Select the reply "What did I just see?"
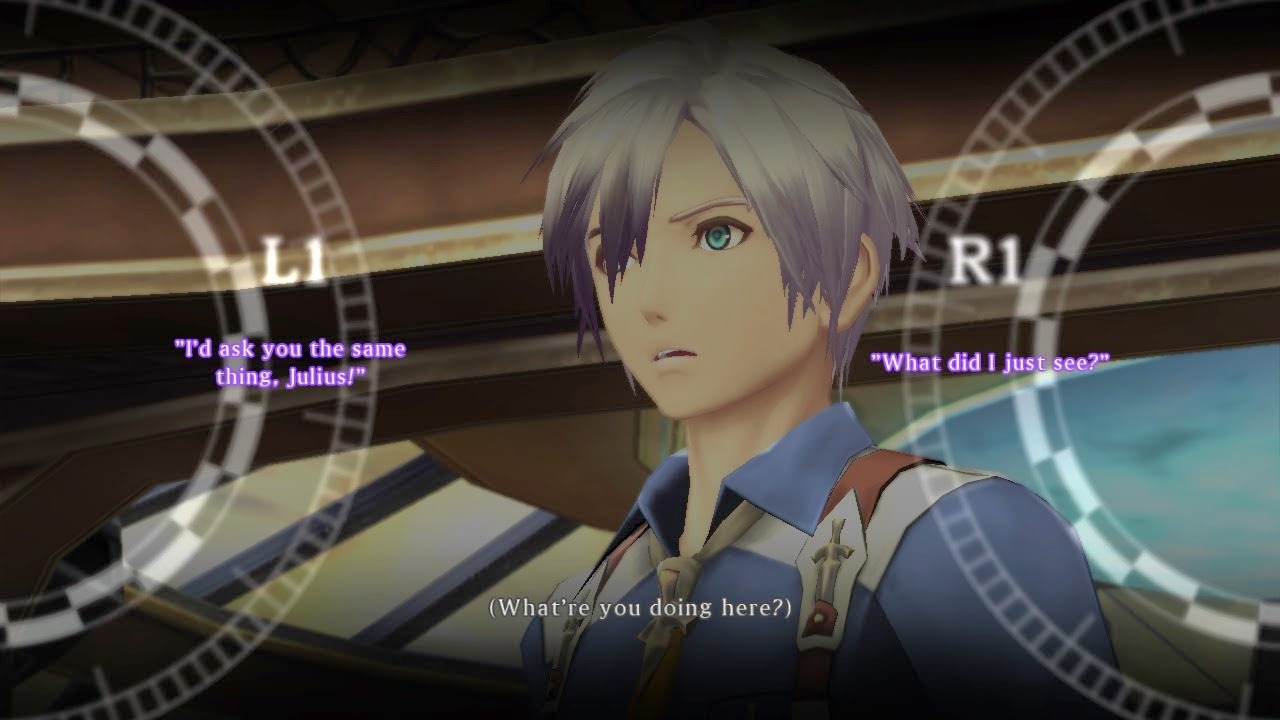The width and height of the screenshot is (1280, 720). [x=989, y=363]
